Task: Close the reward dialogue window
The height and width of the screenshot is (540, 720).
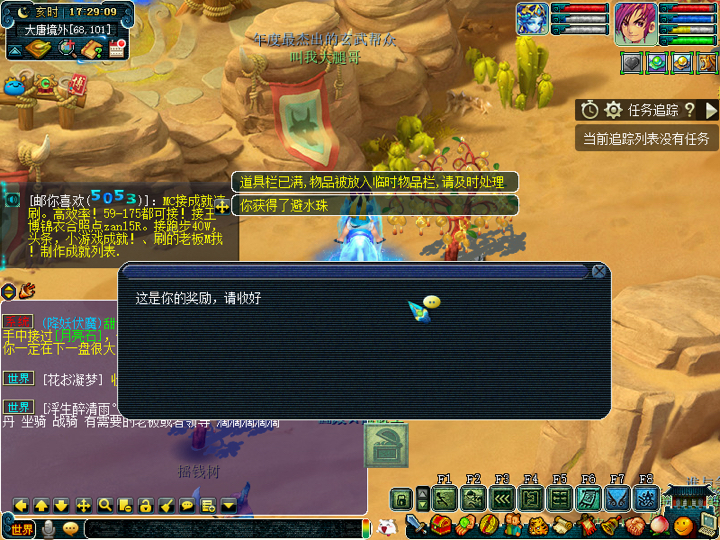Action: click(x=599, y=271)
